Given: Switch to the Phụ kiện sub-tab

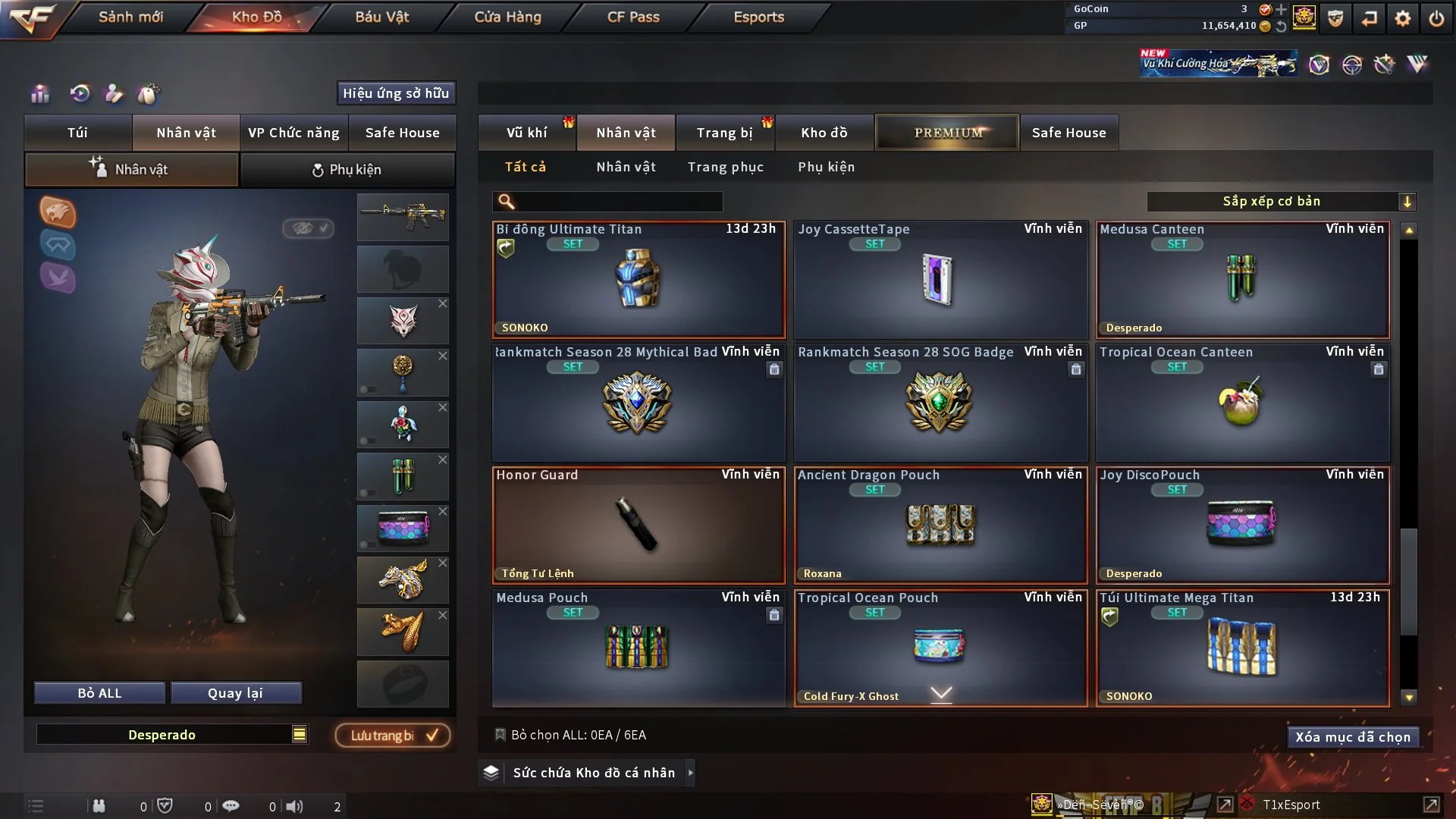Looking at the screenshot, I should click(347, 170).
